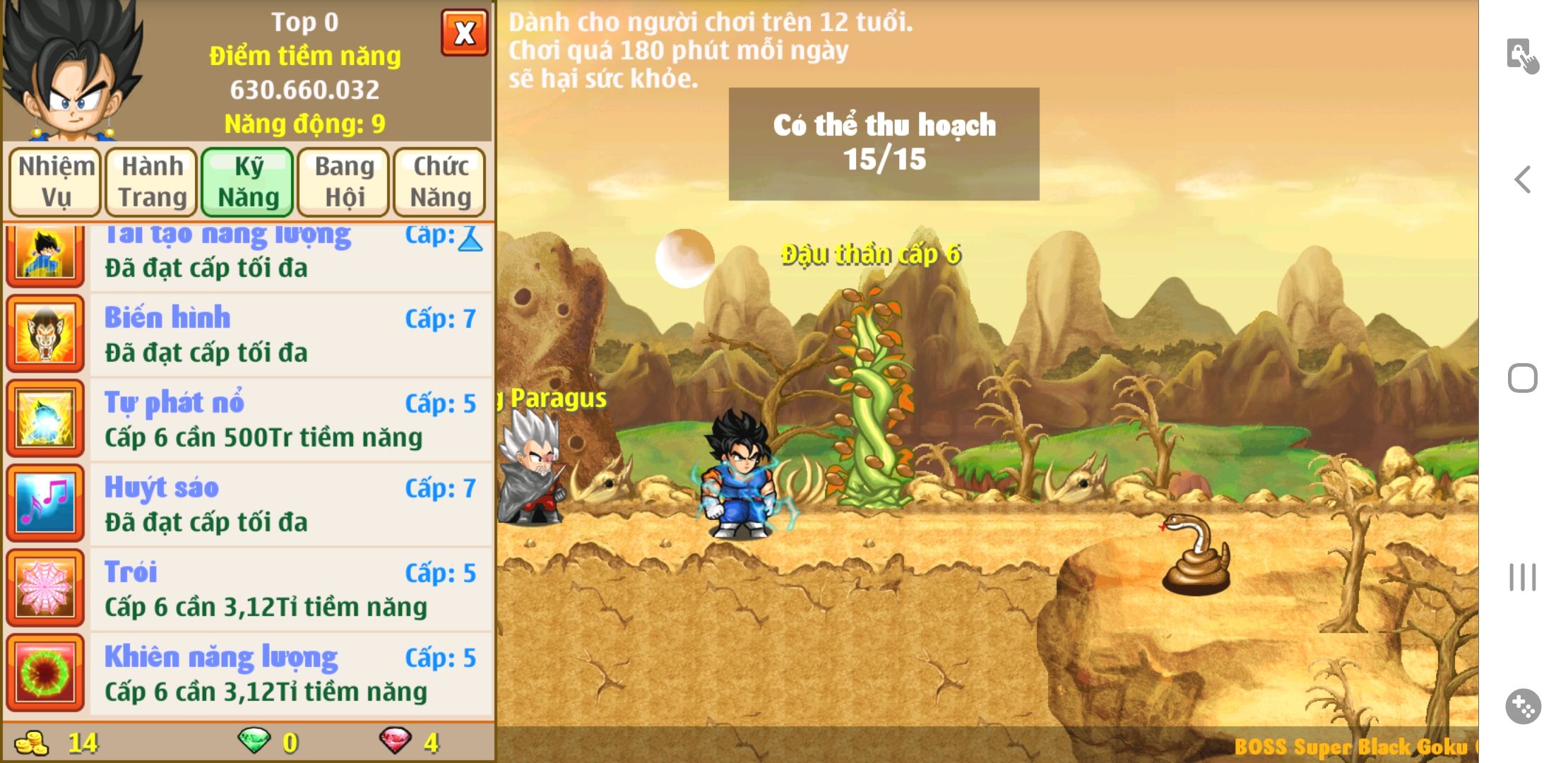The image size is (1568, 763).
Task: Tap the Tái tạo năng lượng skill icon
Action: (x=45, y=255)
